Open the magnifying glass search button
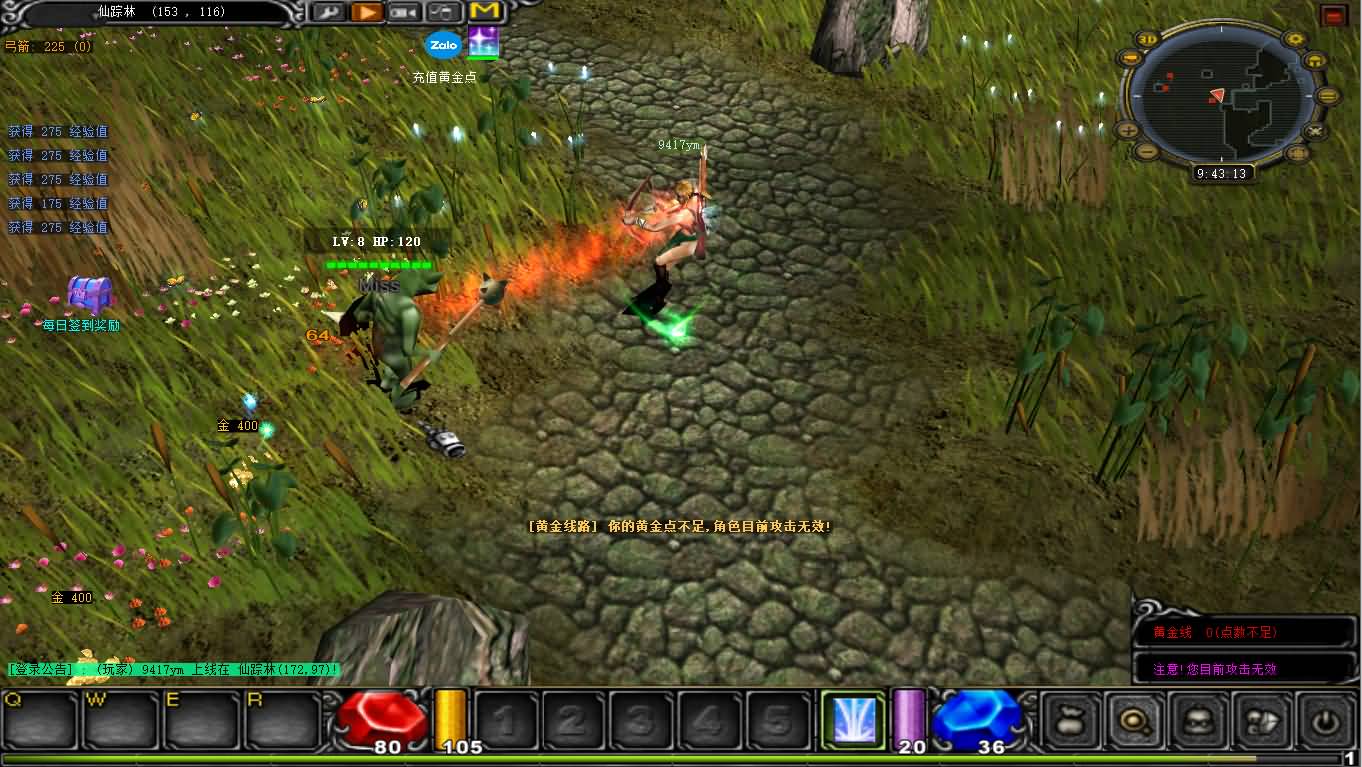1362x767 pixels. (1134, 721)
